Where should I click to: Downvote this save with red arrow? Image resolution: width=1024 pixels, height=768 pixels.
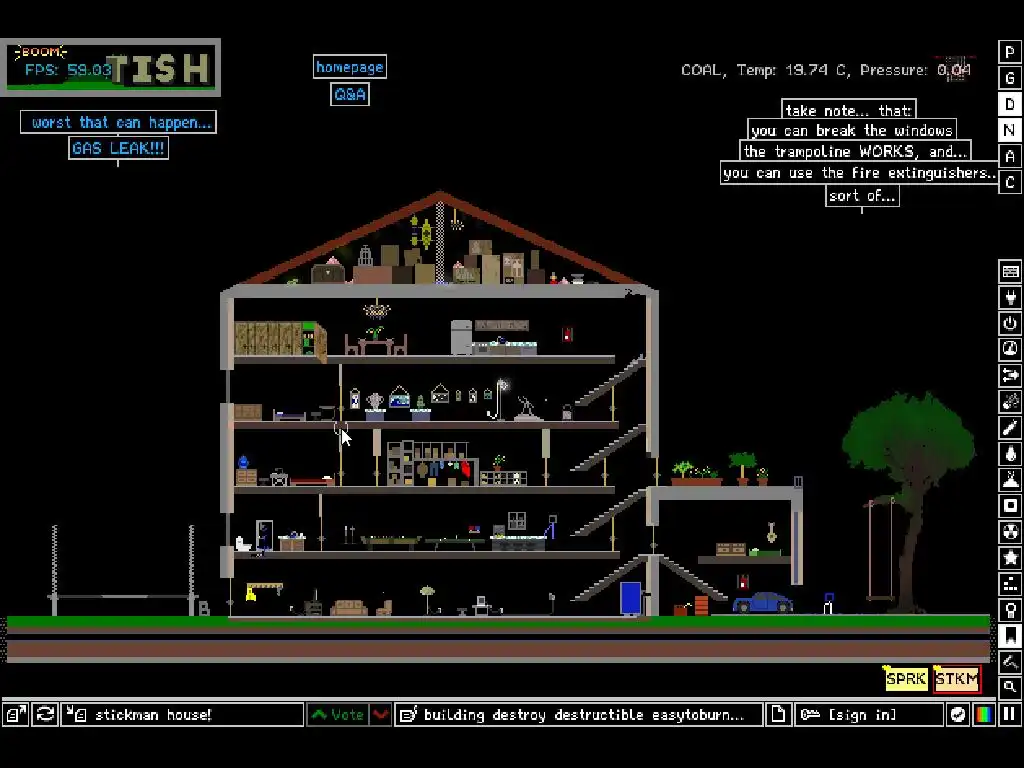coord(381,714)
